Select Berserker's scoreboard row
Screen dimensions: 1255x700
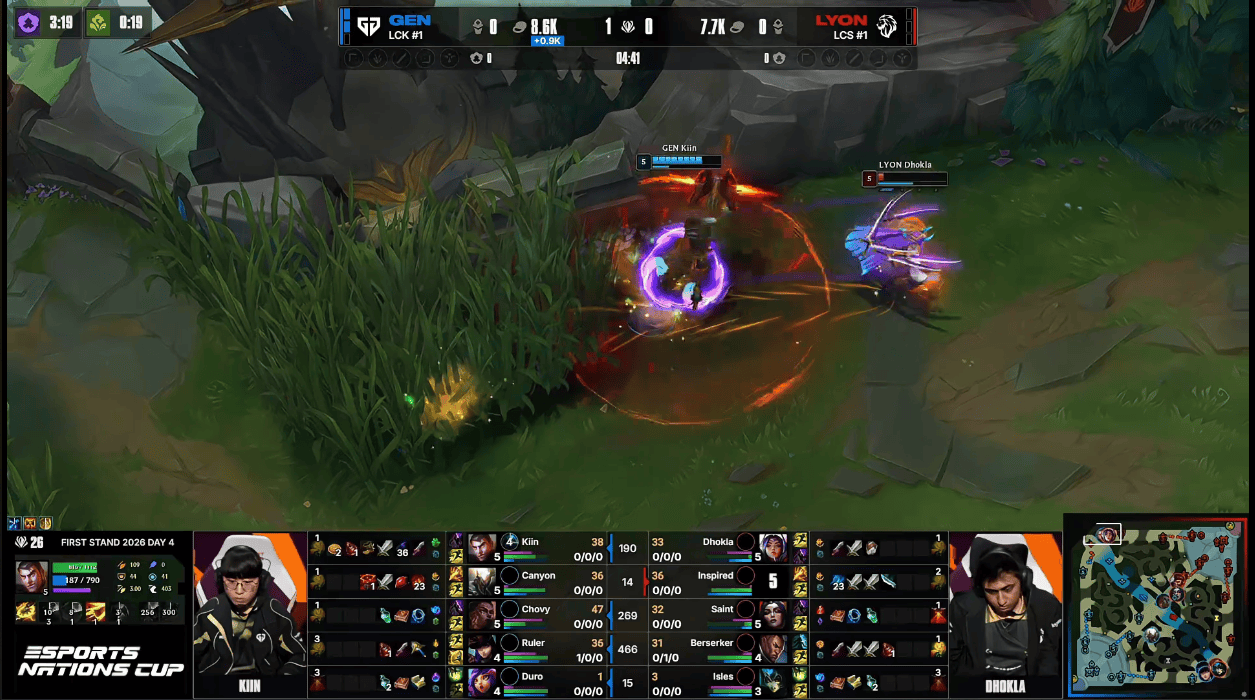pyautogui.click(x=715, y=649)
